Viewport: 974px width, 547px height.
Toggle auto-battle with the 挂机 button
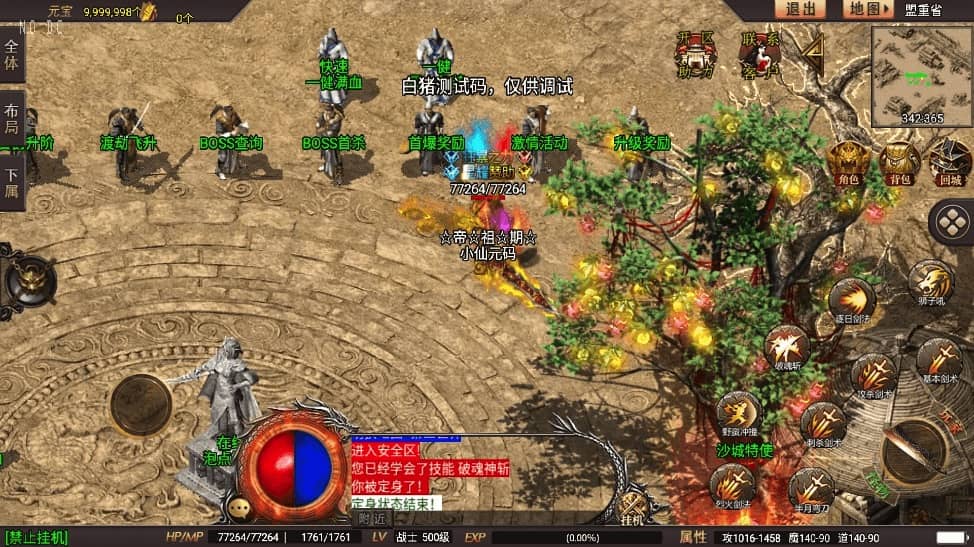[632, 508]
